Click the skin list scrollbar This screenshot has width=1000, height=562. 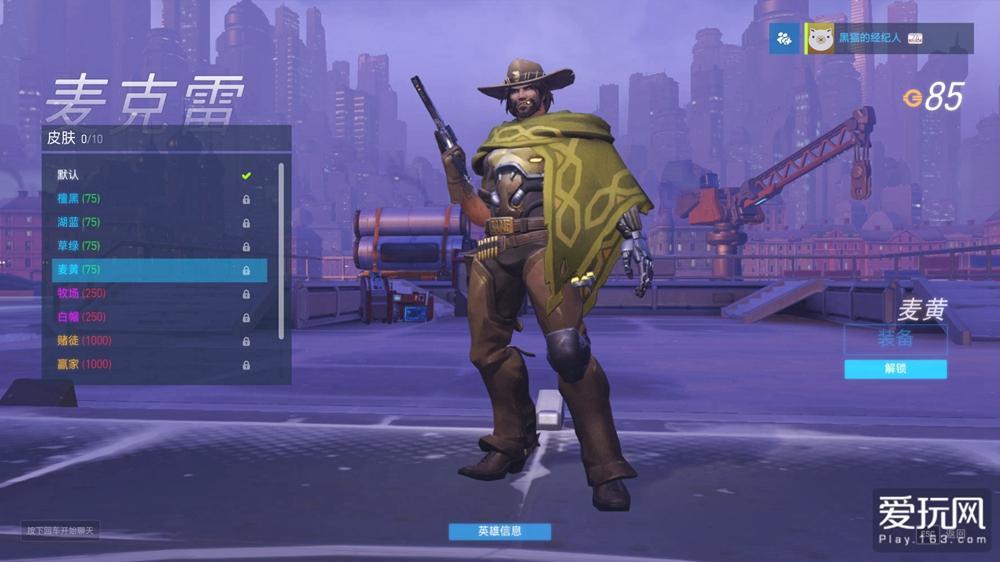[x=281, y=250]
